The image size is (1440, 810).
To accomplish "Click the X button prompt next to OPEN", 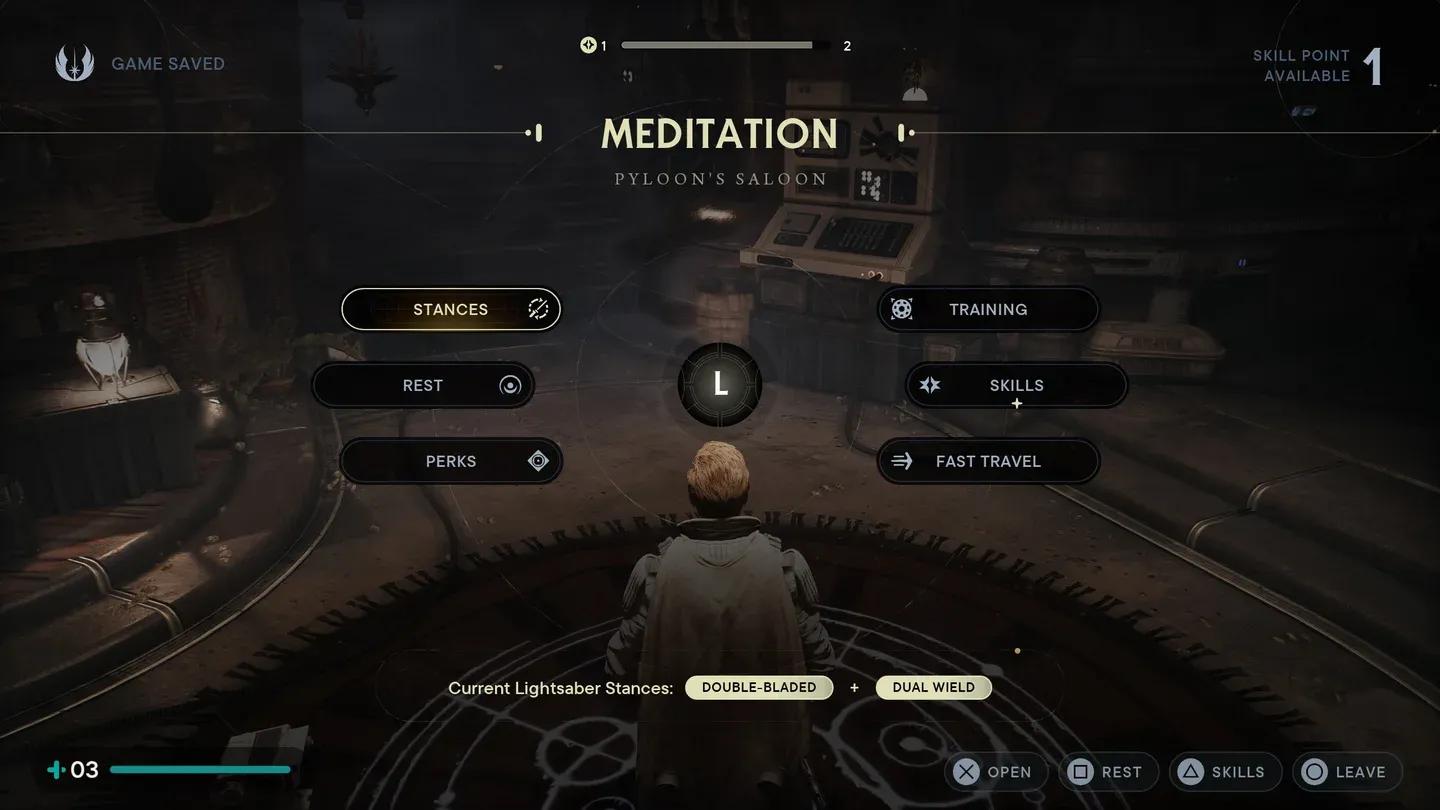I will click(966, 771).
